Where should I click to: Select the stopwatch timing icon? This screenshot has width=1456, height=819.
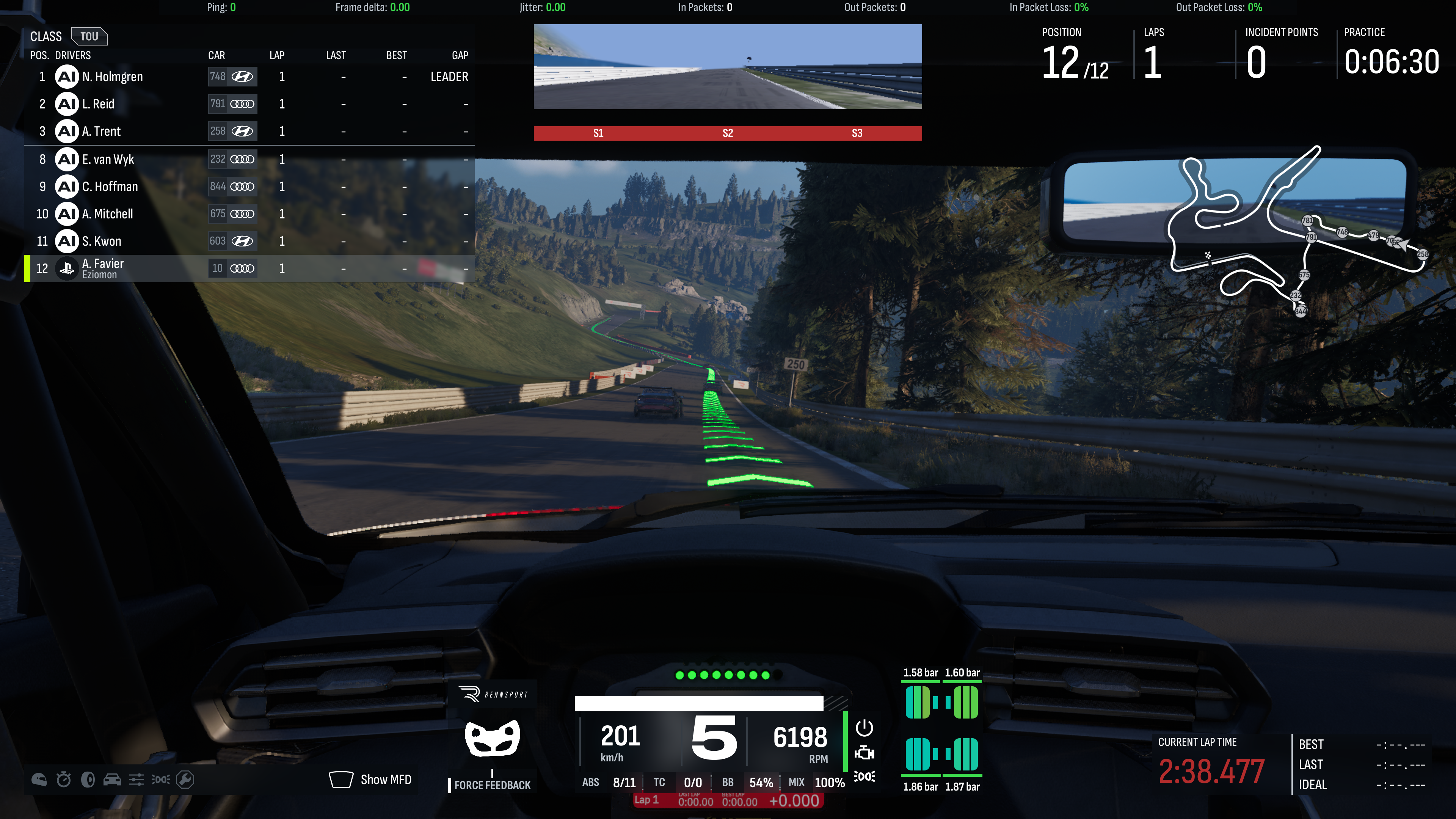coord(64,780)
